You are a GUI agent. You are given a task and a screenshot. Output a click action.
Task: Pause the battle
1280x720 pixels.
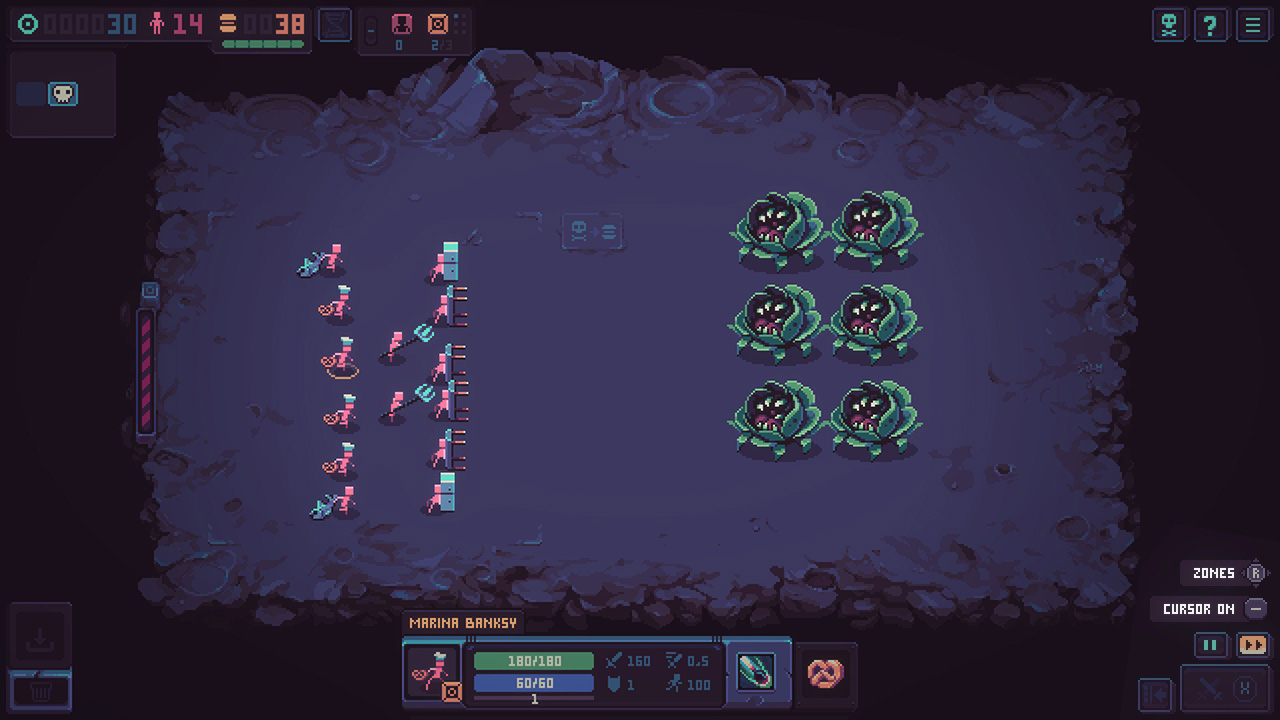[x=1210, y=645]
